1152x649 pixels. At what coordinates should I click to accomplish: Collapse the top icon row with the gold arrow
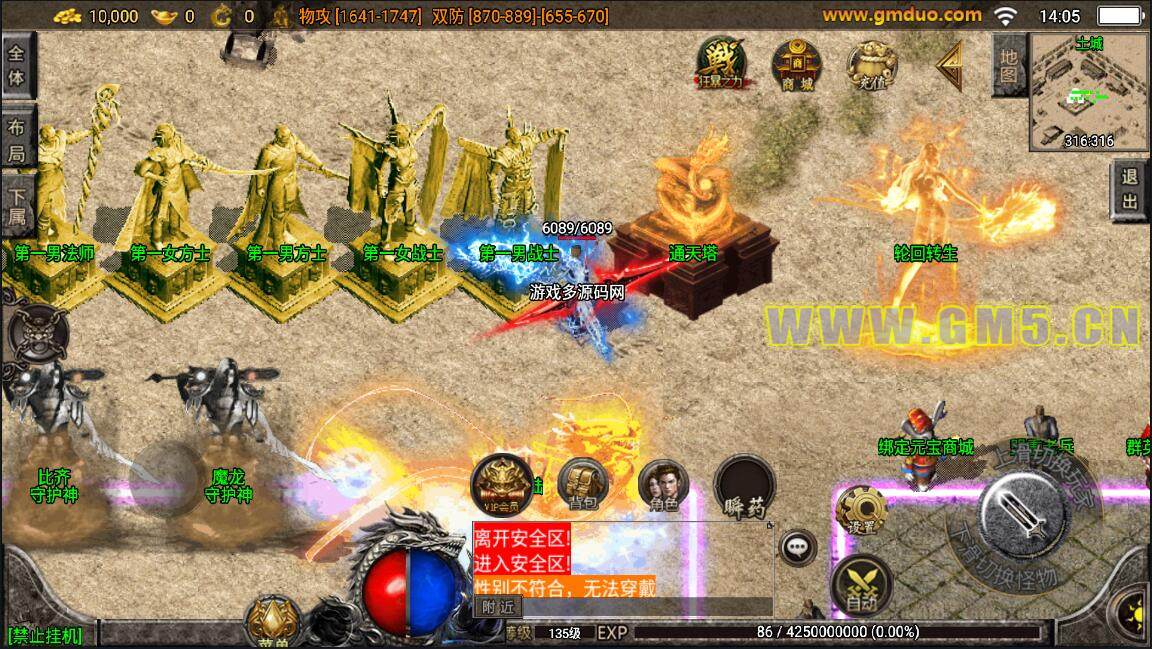949,64
